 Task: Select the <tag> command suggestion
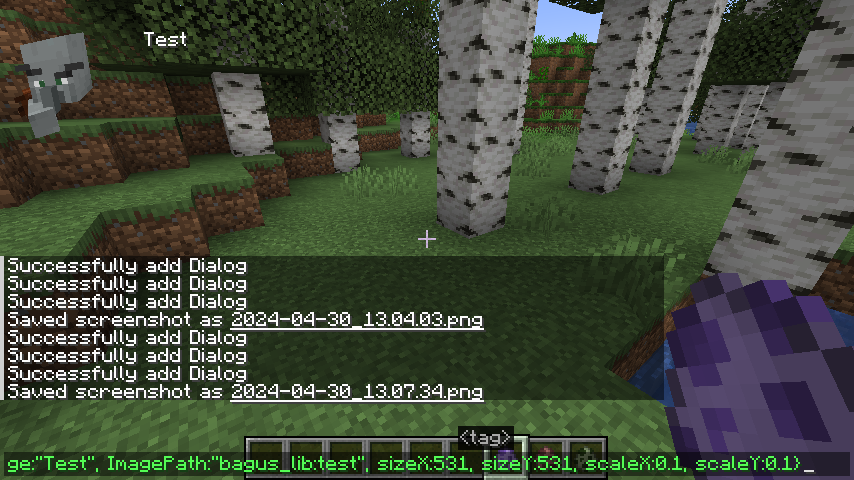[x=486, y=438]
